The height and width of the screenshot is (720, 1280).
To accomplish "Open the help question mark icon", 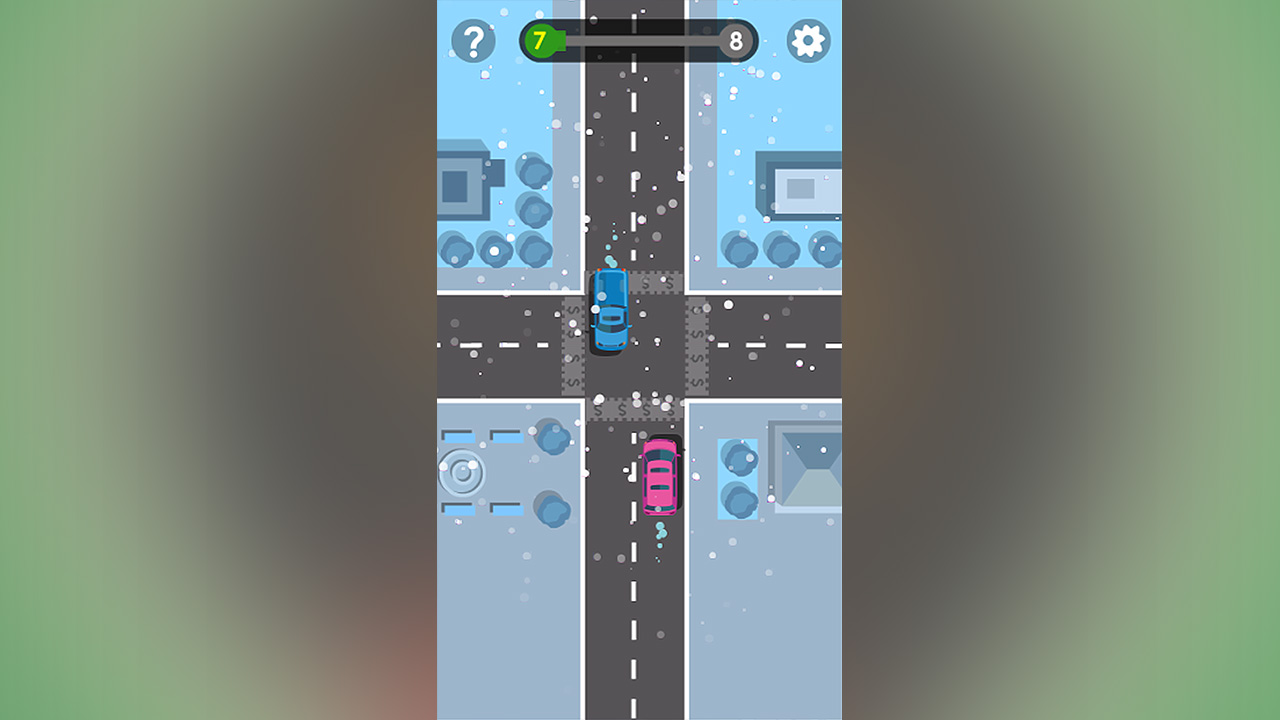I will (474, 42).
